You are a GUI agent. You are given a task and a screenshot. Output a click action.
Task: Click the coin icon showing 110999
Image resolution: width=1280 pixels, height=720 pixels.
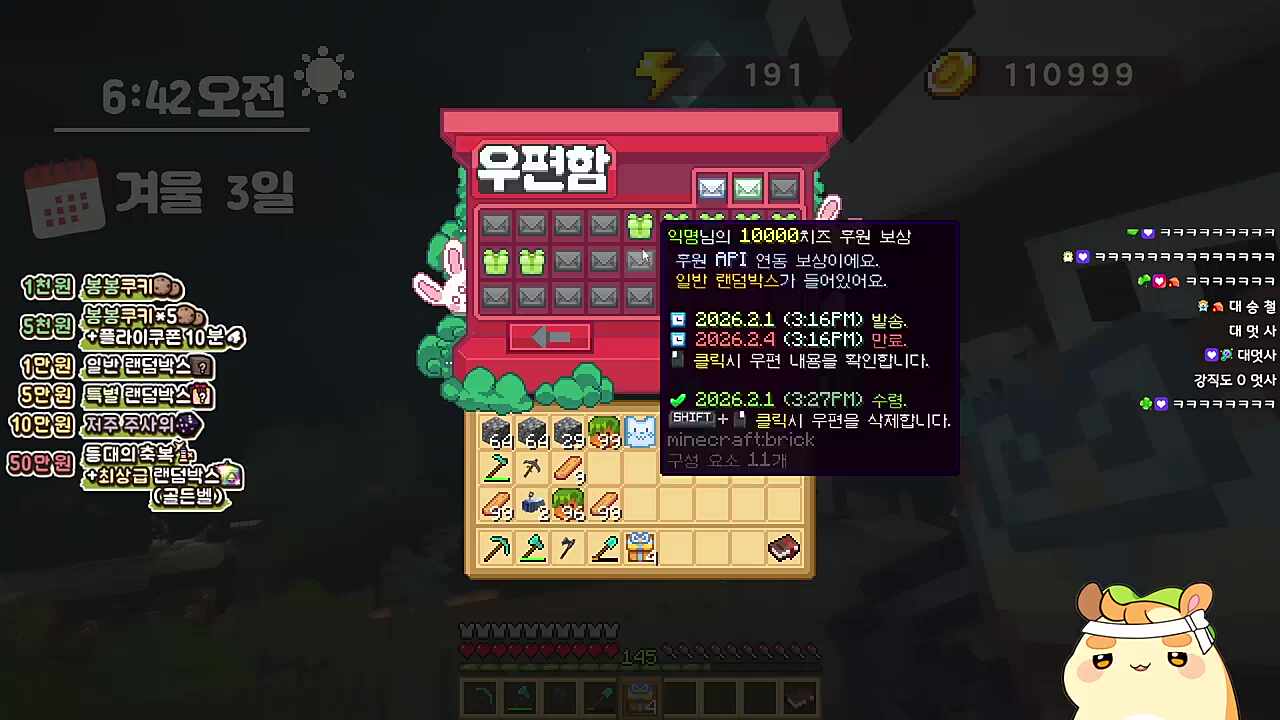[x=951, y=74]
